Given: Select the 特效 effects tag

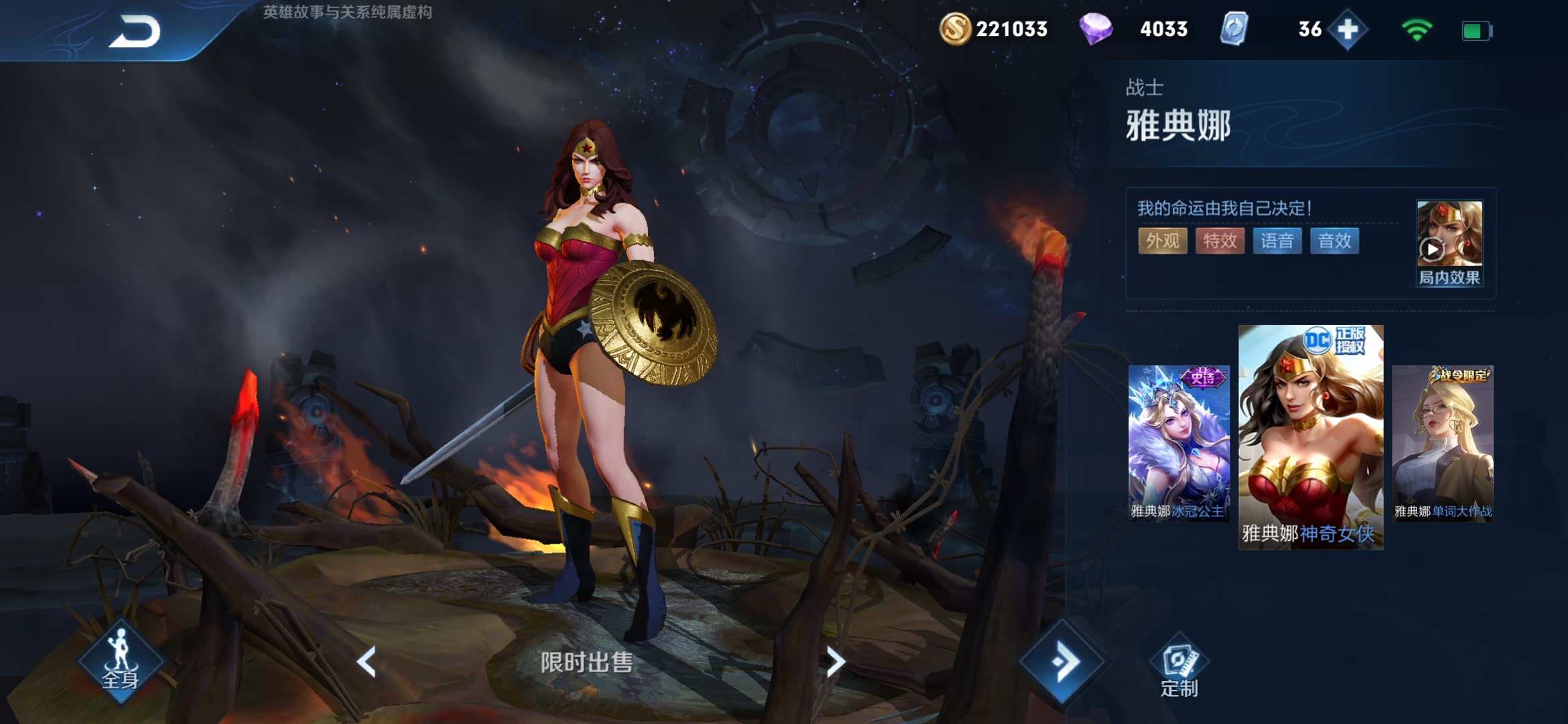Looking at the screenshot, I should [x=1220, y=241].
